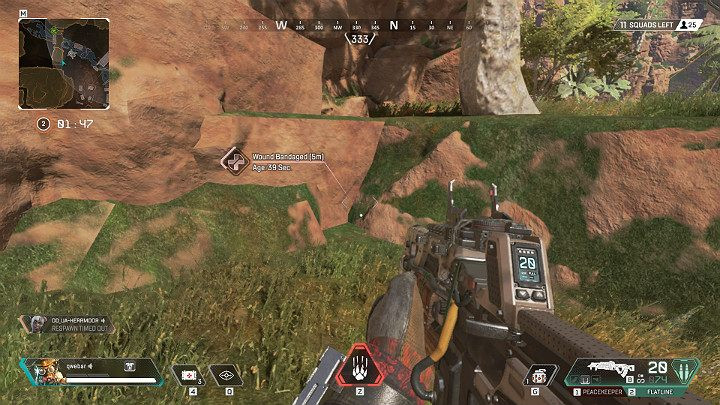Viewport: 720px width, 405px height.
Task: Activate Bloodhound's Beast of the Hunt ultimate
Action: coord(359,369)
